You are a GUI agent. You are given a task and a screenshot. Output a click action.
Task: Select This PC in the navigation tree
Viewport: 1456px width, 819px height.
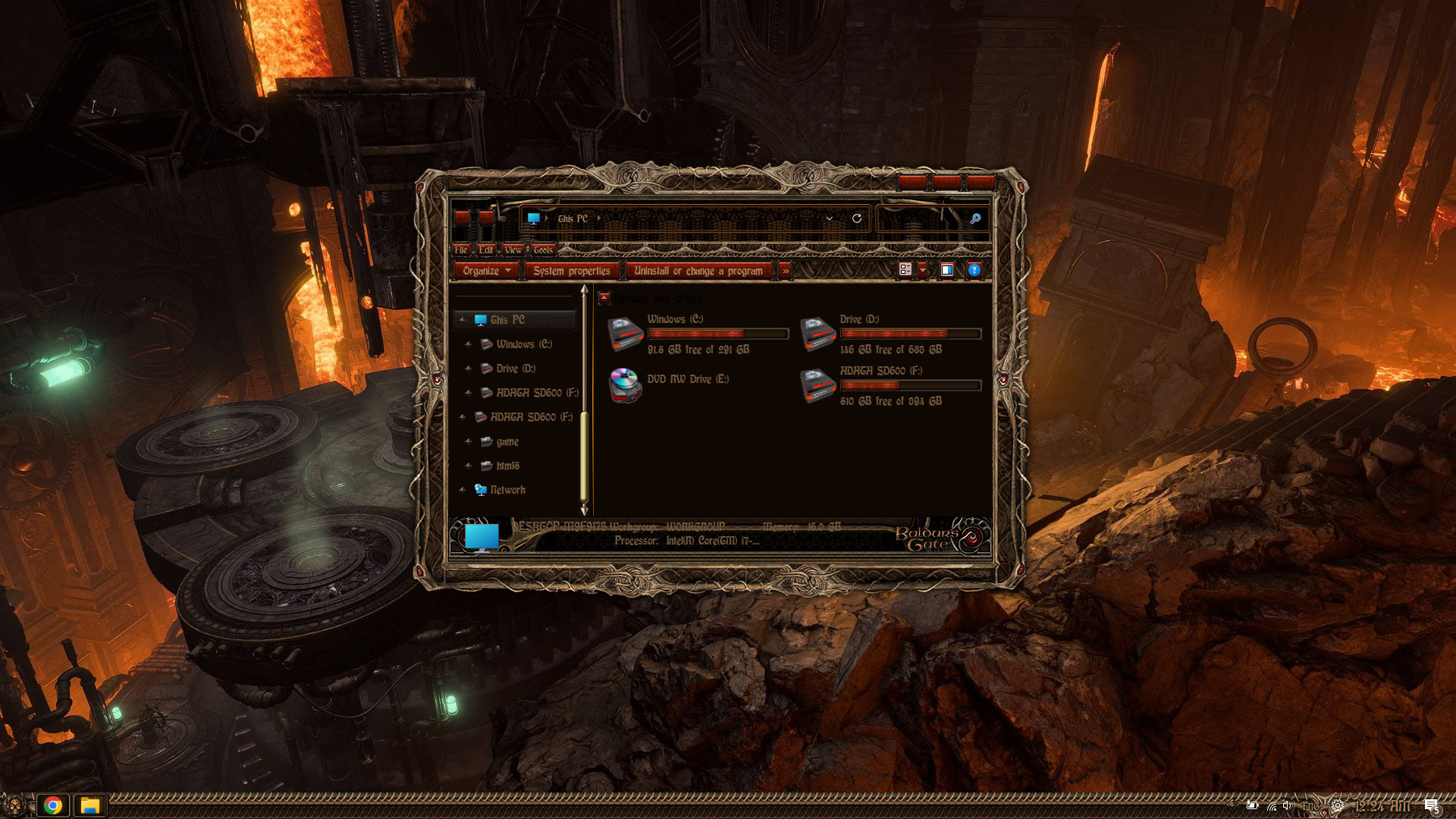click(507, 320)
